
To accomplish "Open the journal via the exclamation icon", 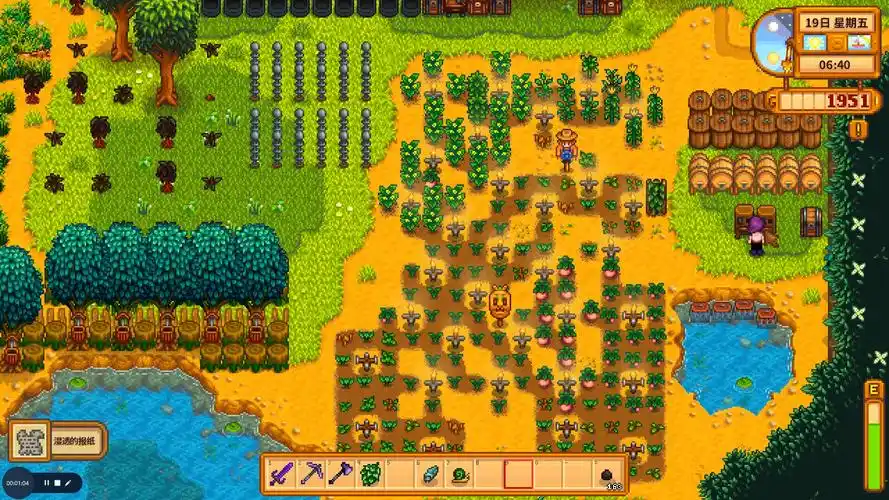I will click(x=859, y=129).
